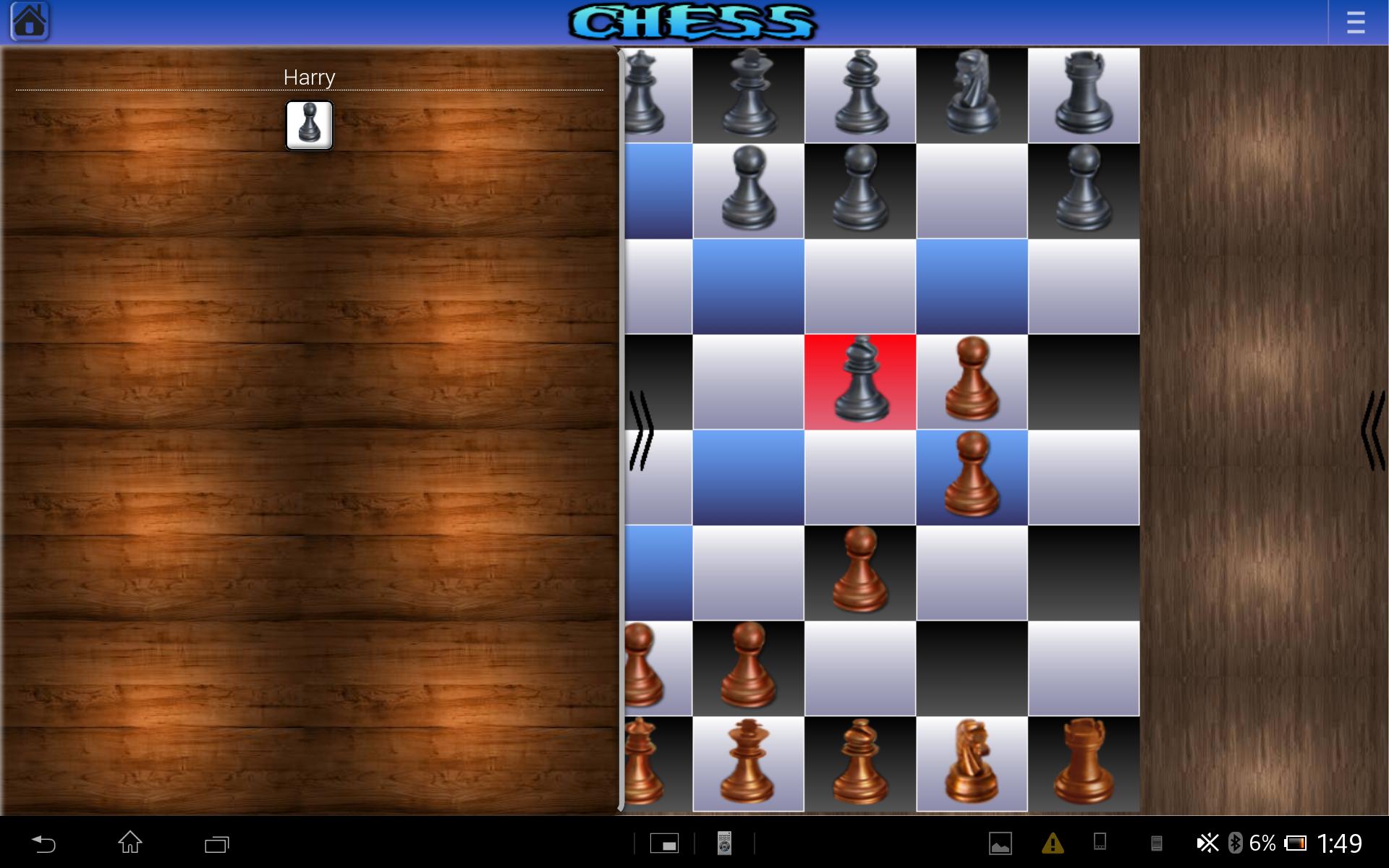Select the brown knight on the bottom rank
The width and height of the screenshot is (1389, 868).
coord(973,763)
